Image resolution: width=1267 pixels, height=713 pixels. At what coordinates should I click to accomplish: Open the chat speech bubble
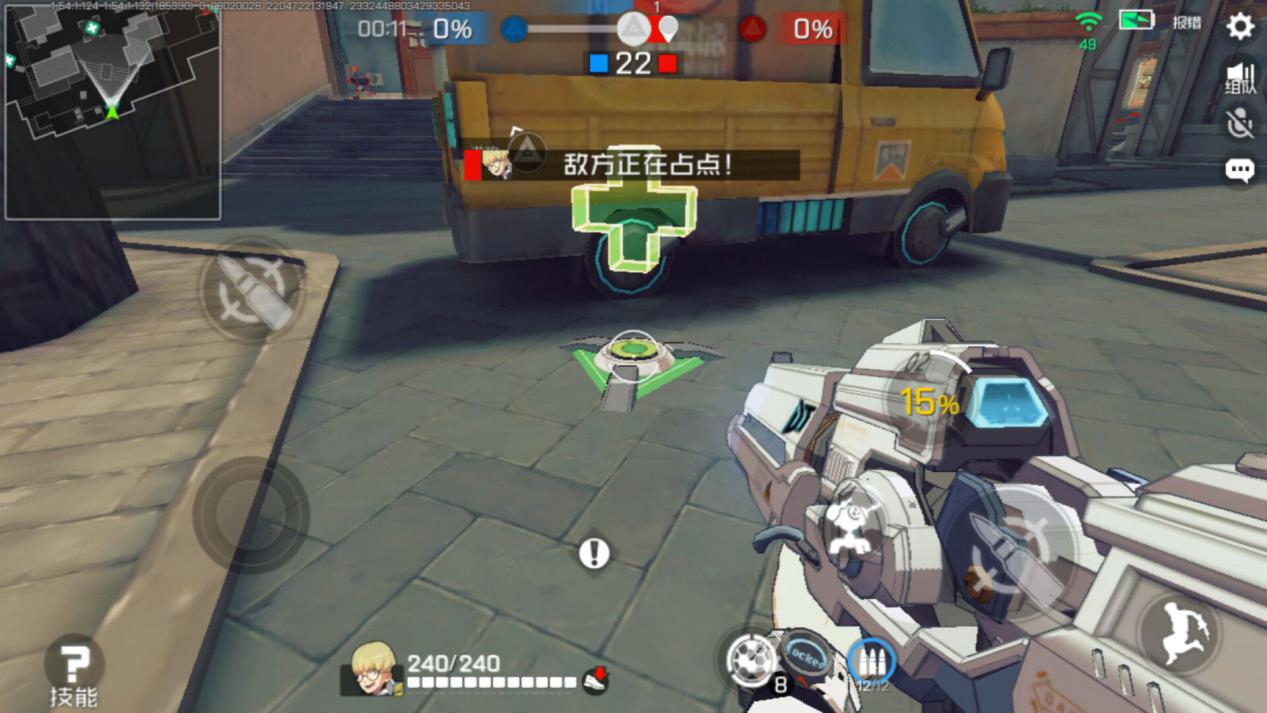1240,170
